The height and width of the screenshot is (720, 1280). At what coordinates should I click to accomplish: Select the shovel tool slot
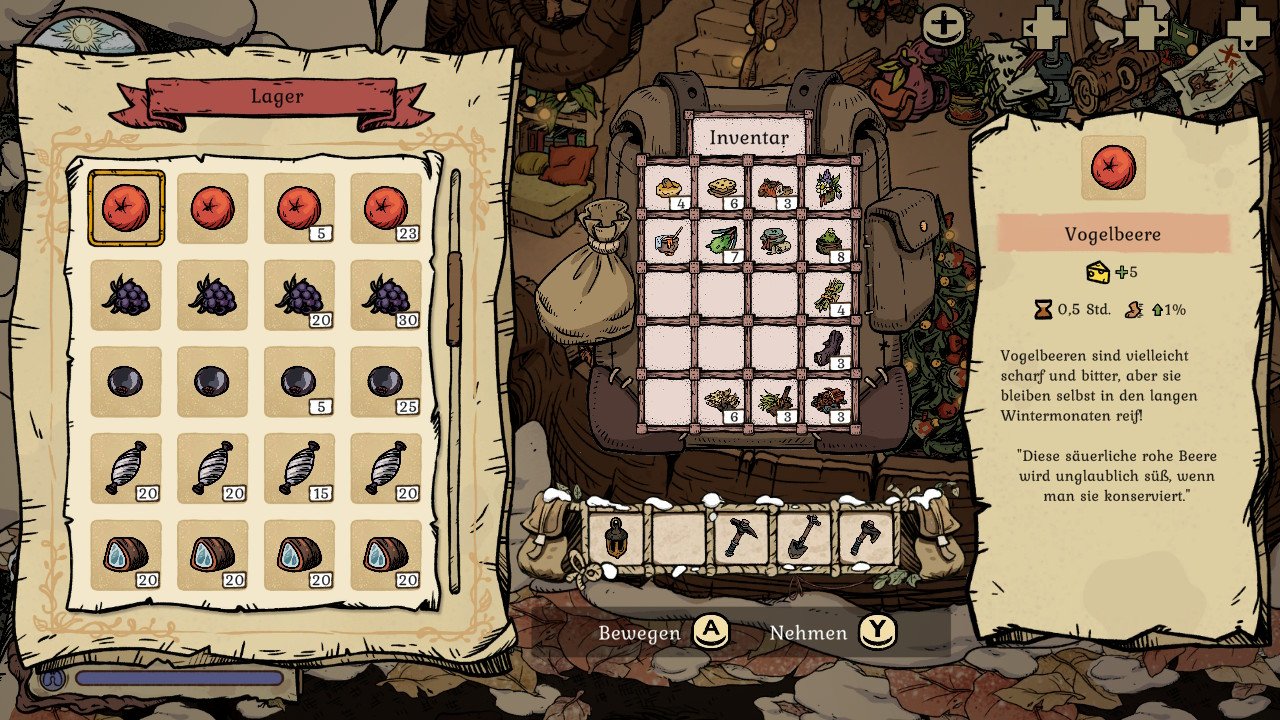pos(803,538)
